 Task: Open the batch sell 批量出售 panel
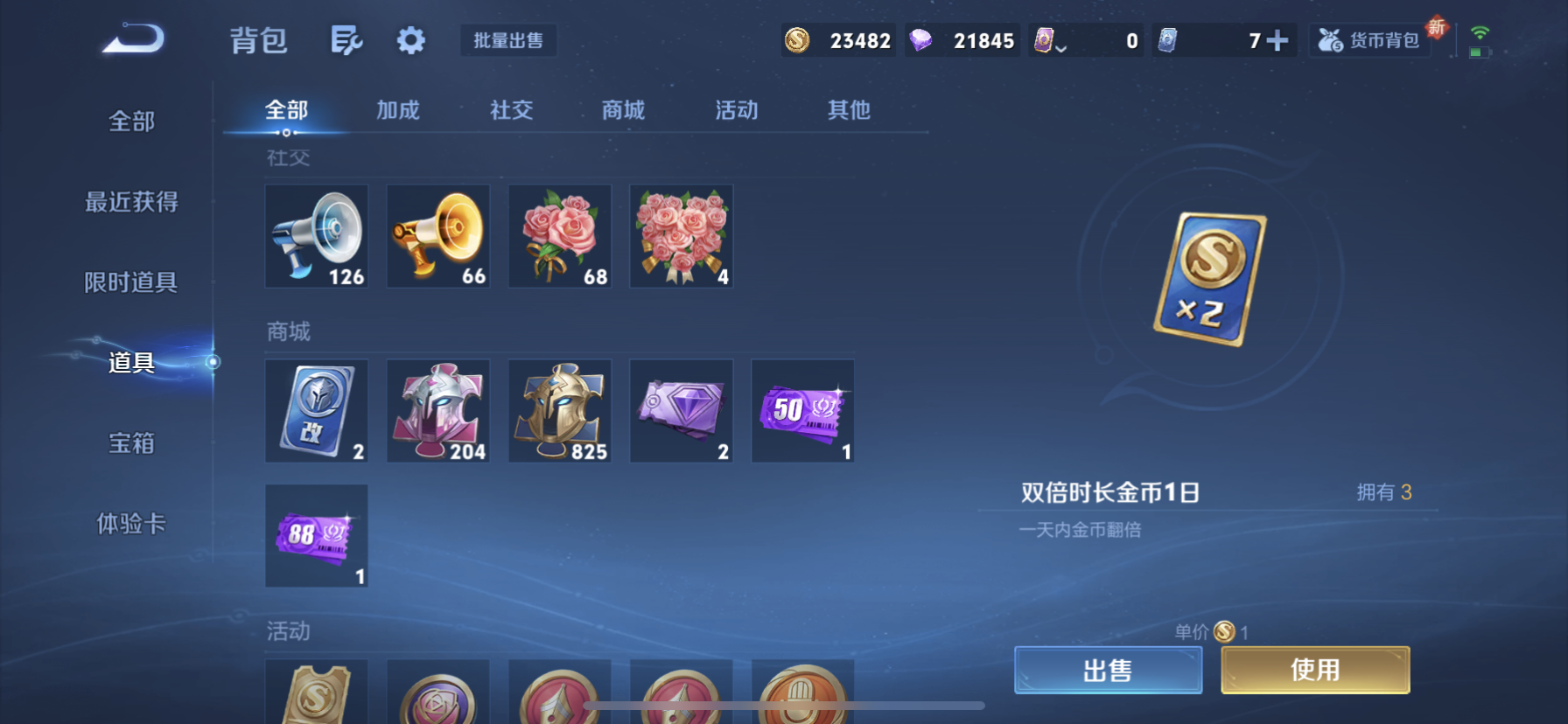click(508, 40)
